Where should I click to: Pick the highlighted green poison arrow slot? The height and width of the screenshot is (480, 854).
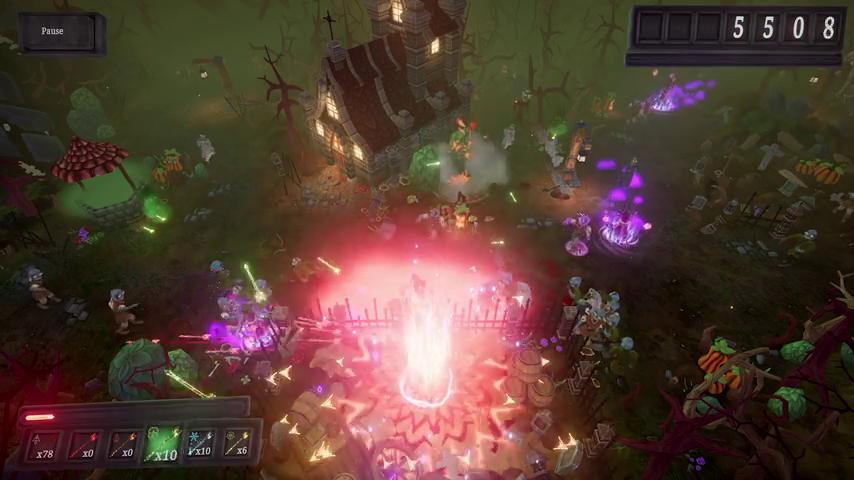[163, 444]
